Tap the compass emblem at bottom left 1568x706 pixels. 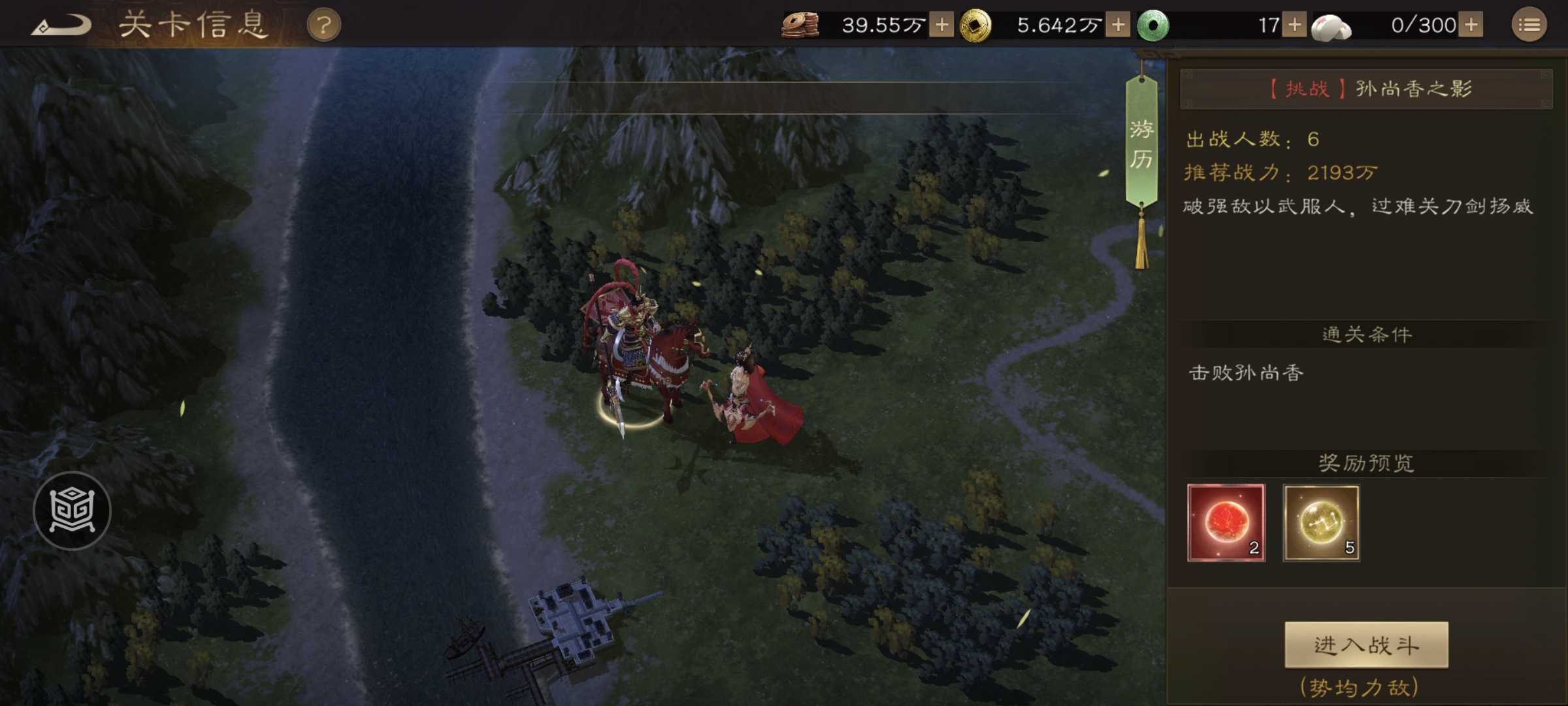pyautogui.click(x=74, y=512)
